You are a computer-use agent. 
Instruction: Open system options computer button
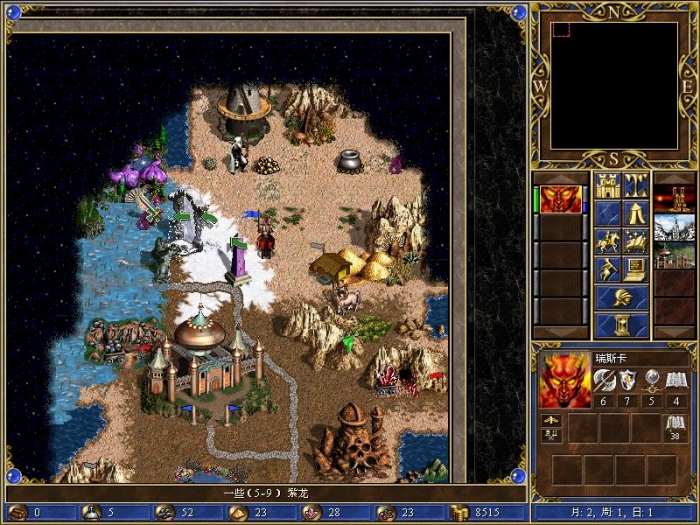(x=635, y=269)
